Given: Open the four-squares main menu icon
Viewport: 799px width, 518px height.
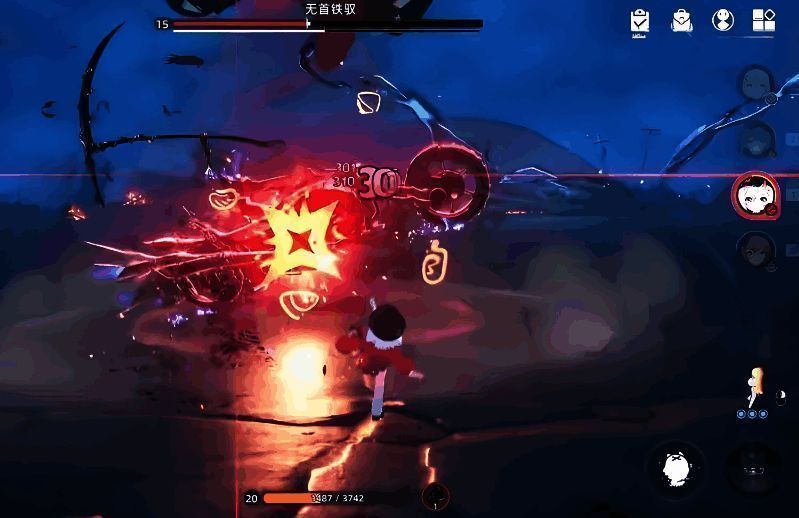Looking at the screenshot, I should coord(764,21).
